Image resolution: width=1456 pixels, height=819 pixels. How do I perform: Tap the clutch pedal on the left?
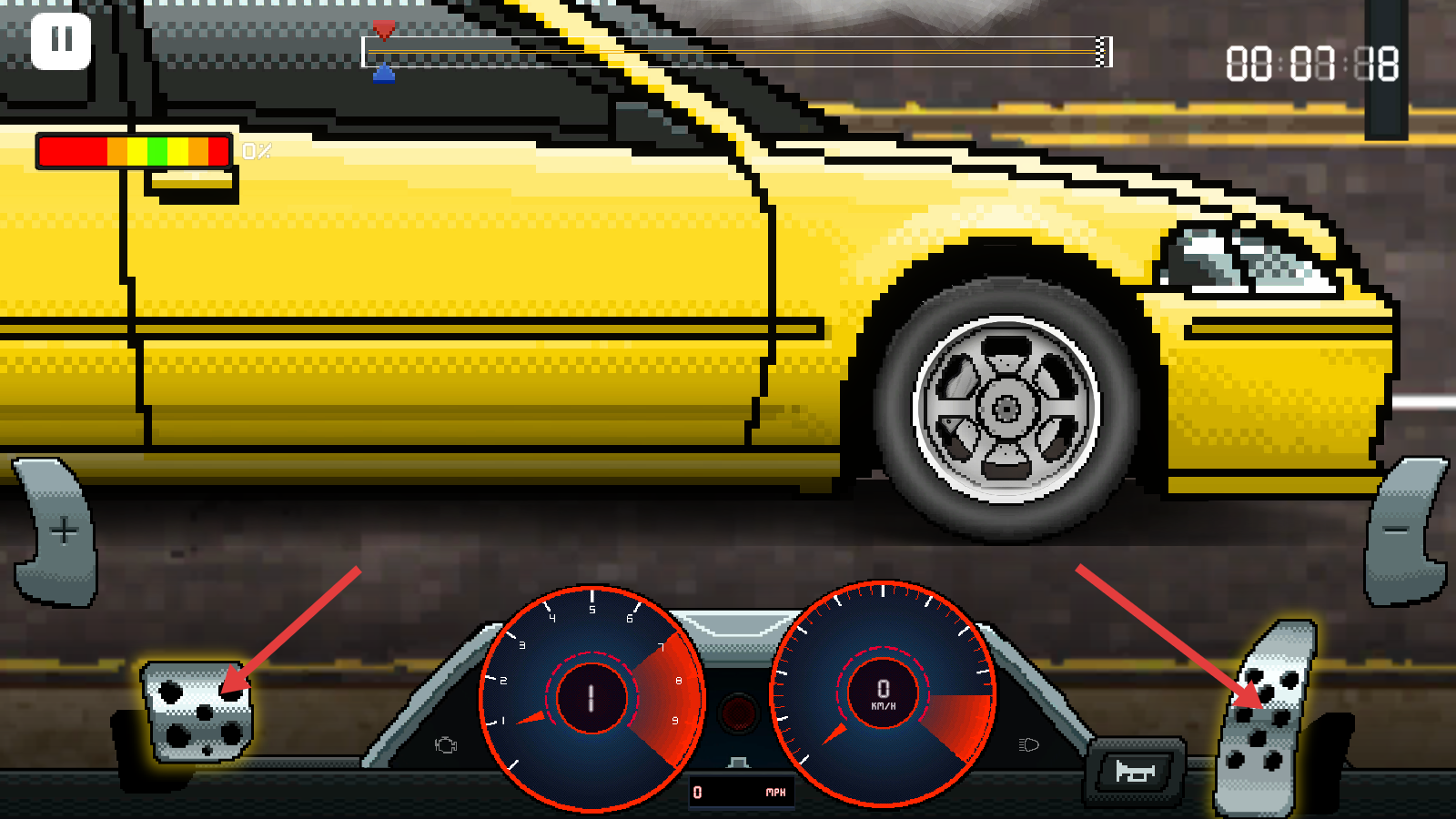(x=198, y=712)
